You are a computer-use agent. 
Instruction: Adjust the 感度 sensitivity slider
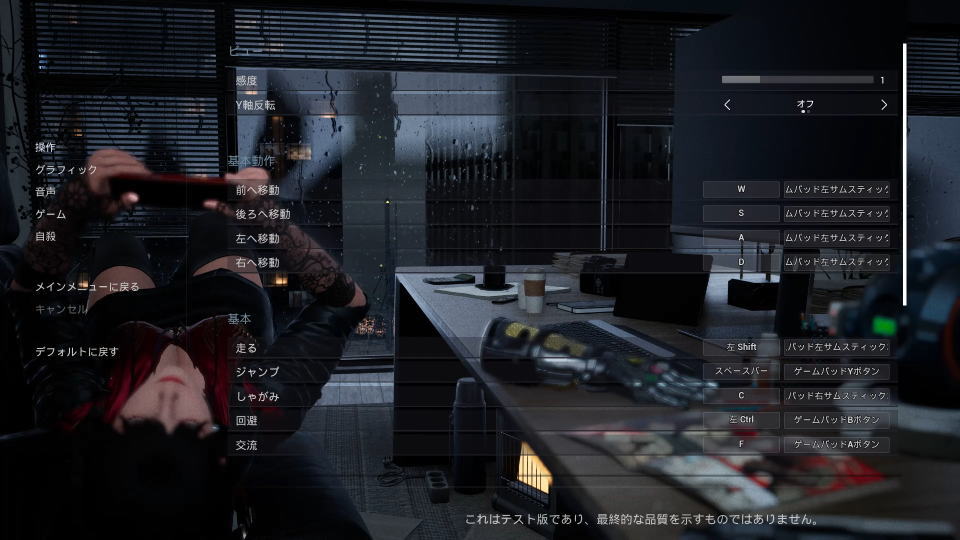797,80
